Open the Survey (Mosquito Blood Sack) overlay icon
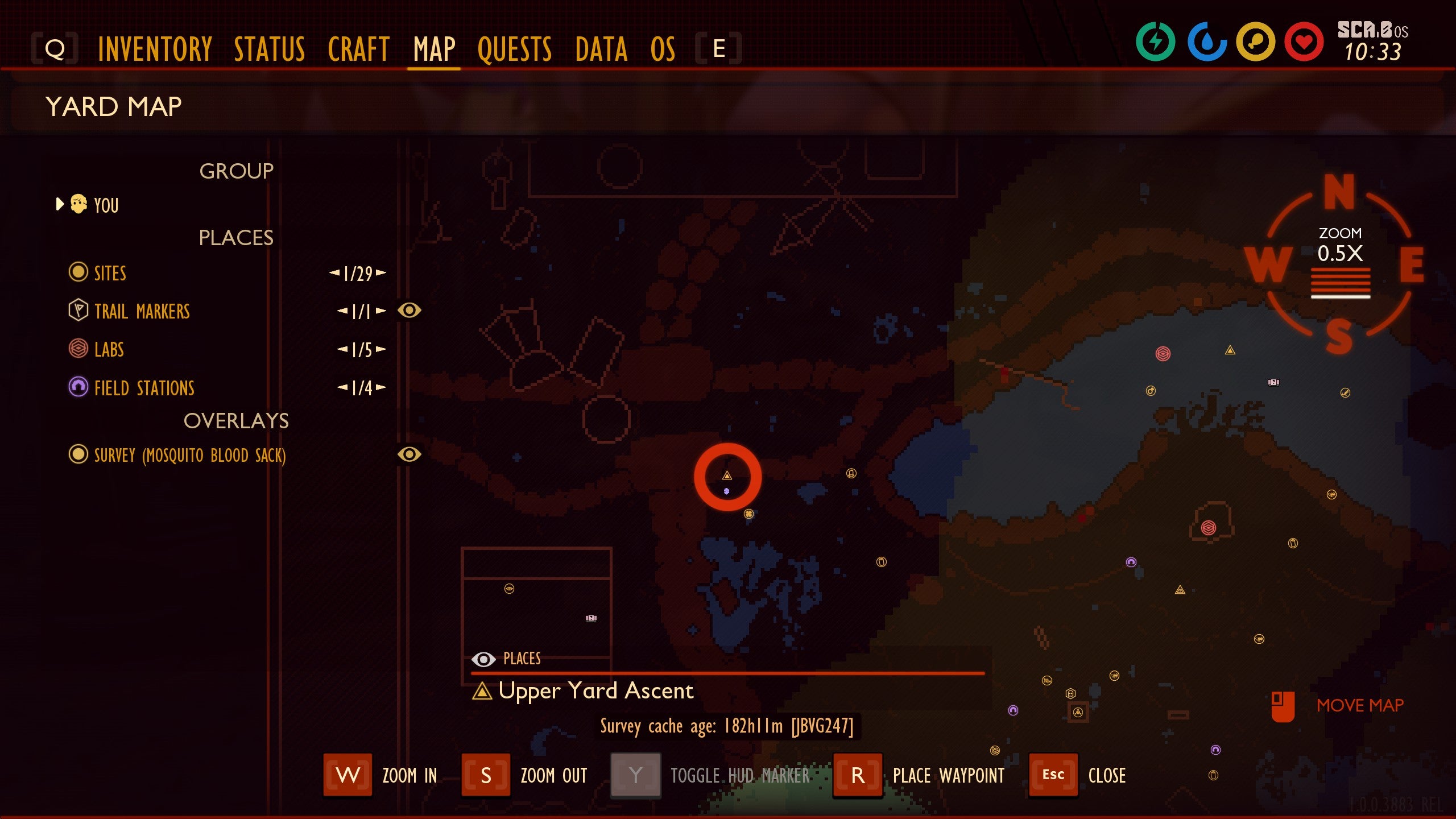 (x=80, y=455)
